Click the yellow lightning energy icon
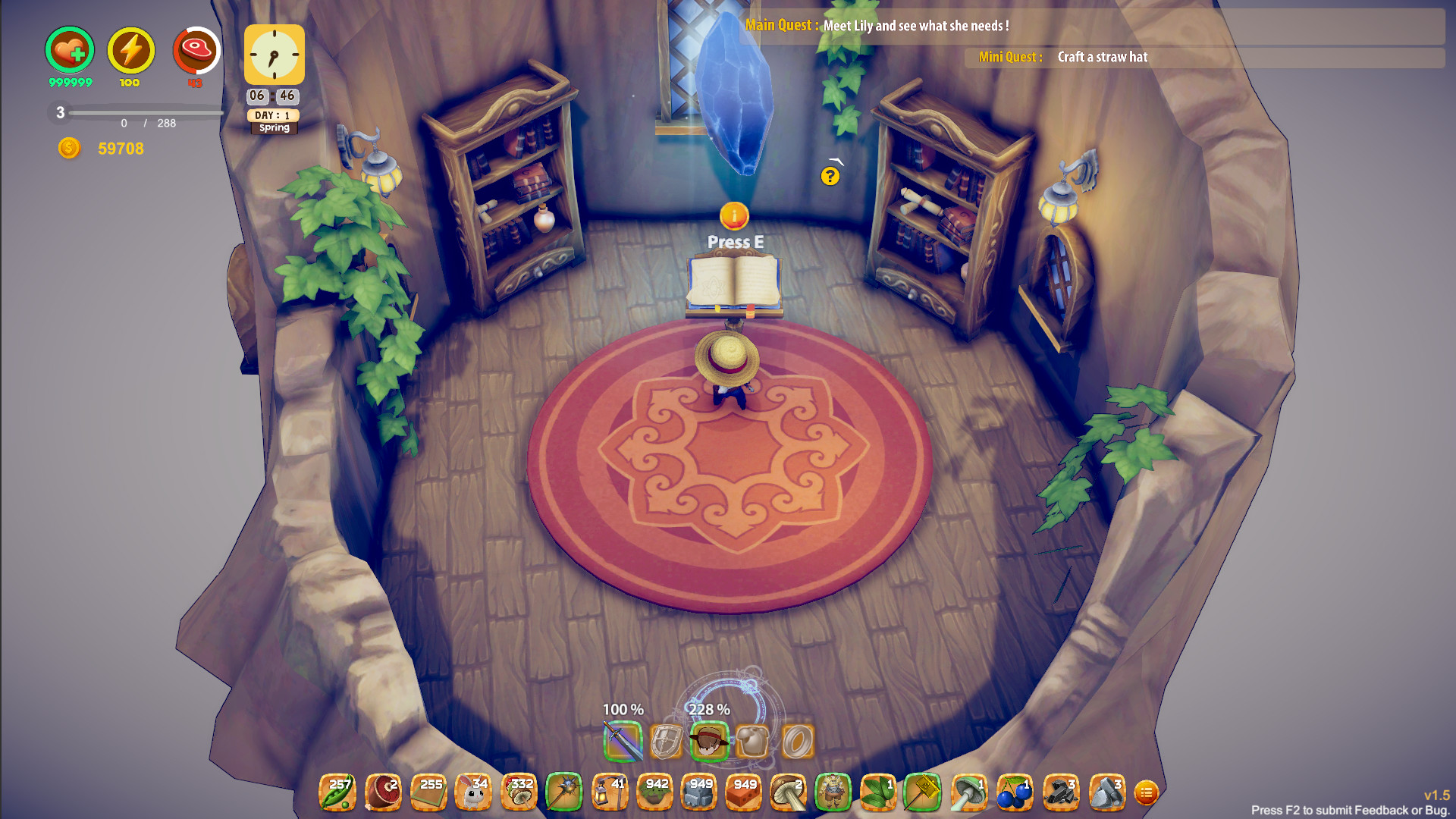 [x=130, y=51]
